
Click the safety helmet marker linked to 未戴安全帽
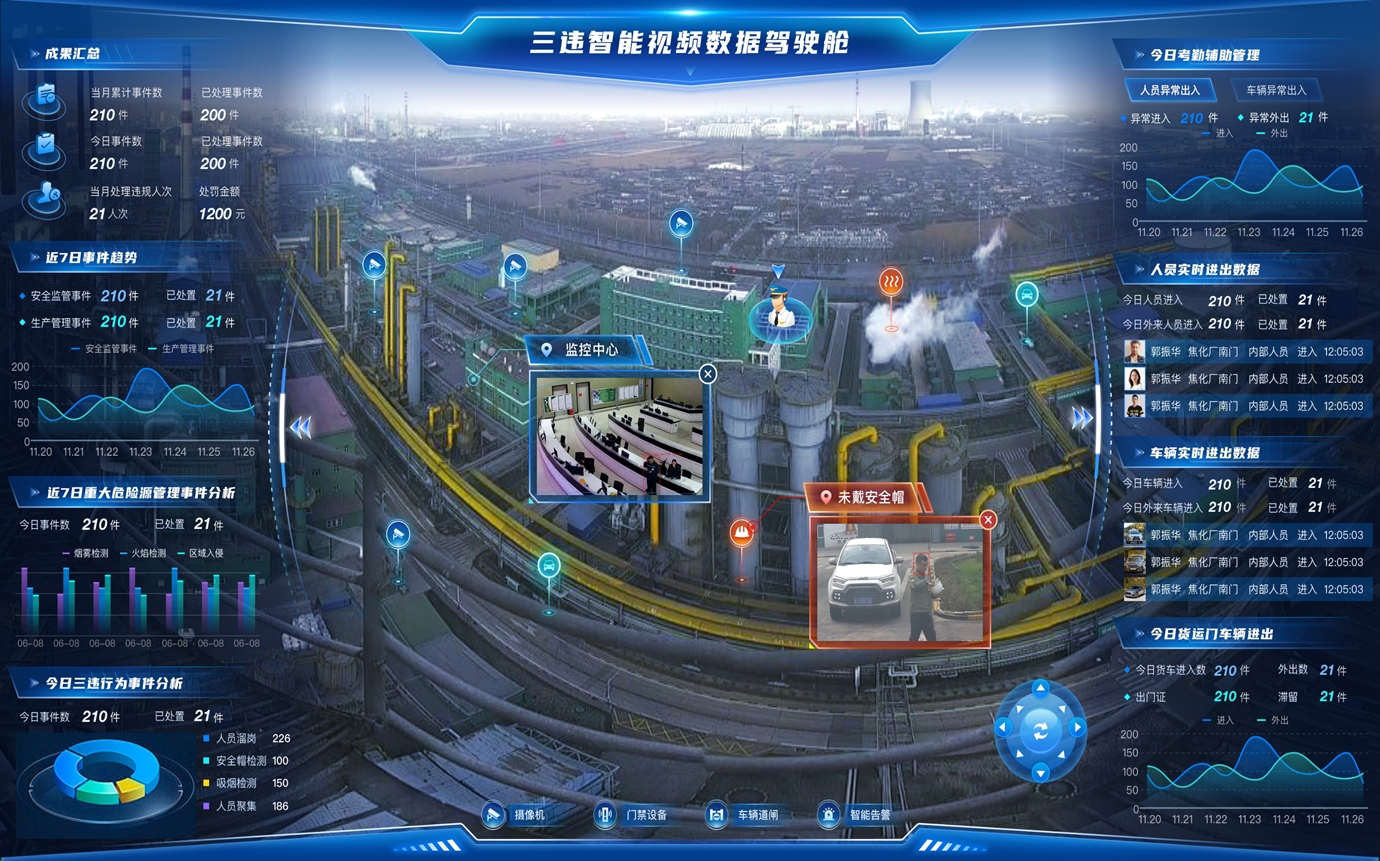(740, 533)
